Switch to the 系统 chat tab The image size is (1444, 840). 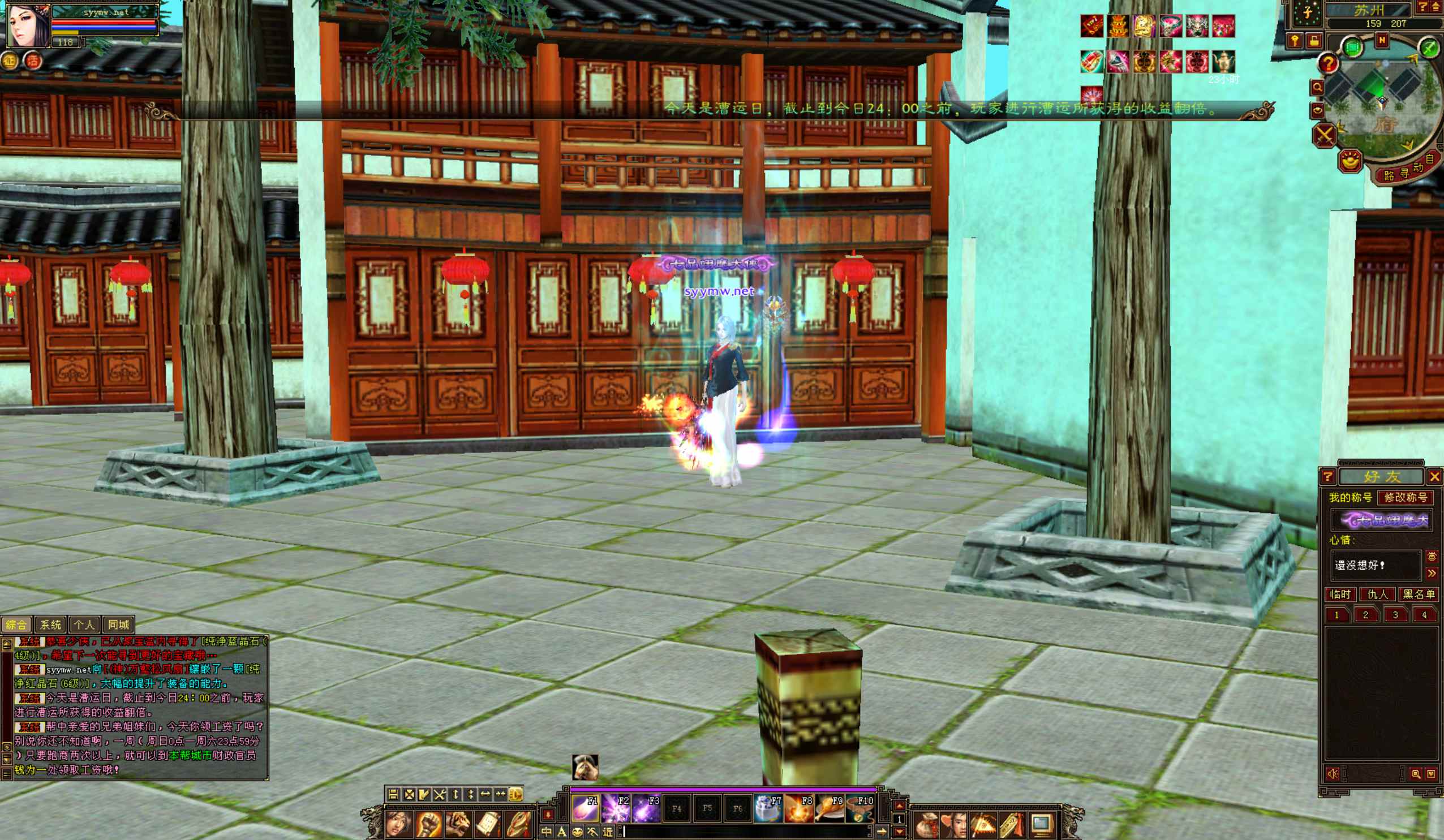tap(50, 624)
